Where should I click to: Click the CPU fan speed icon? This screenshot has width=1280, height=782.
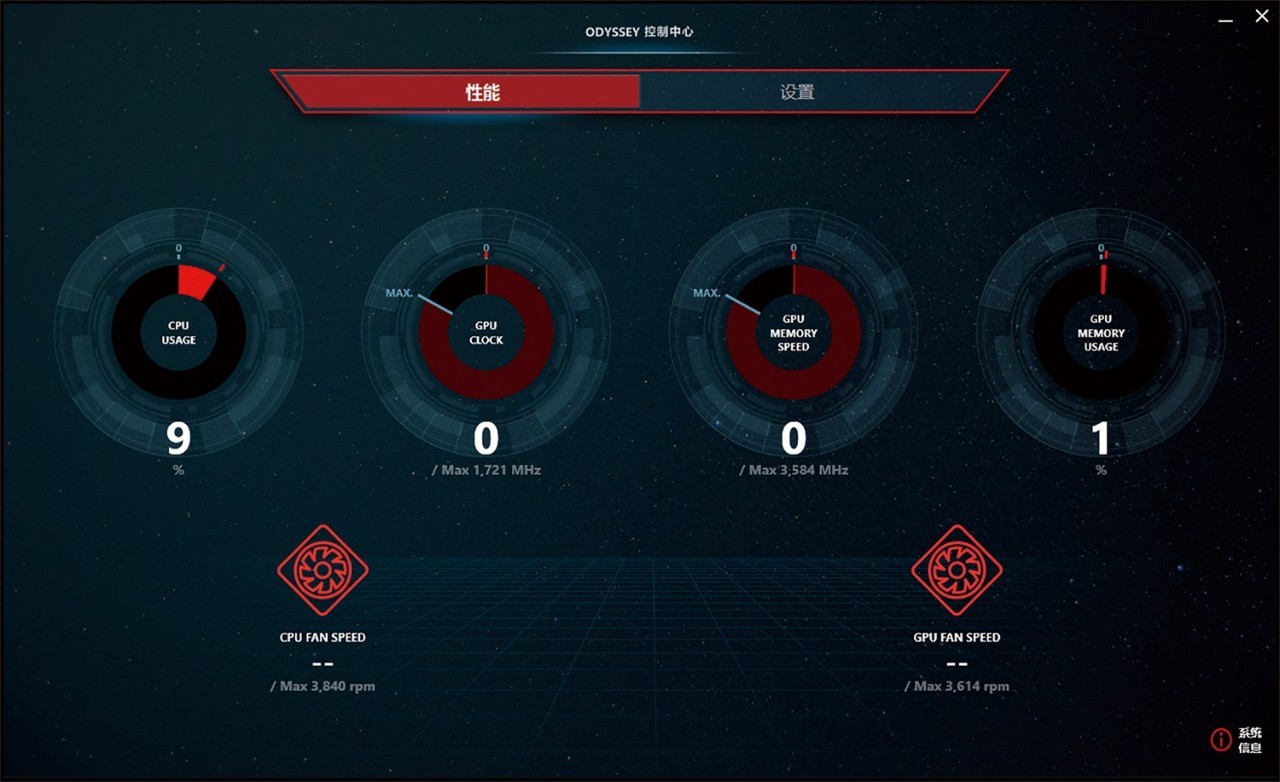pyautogui.click(x=323, y=570)
